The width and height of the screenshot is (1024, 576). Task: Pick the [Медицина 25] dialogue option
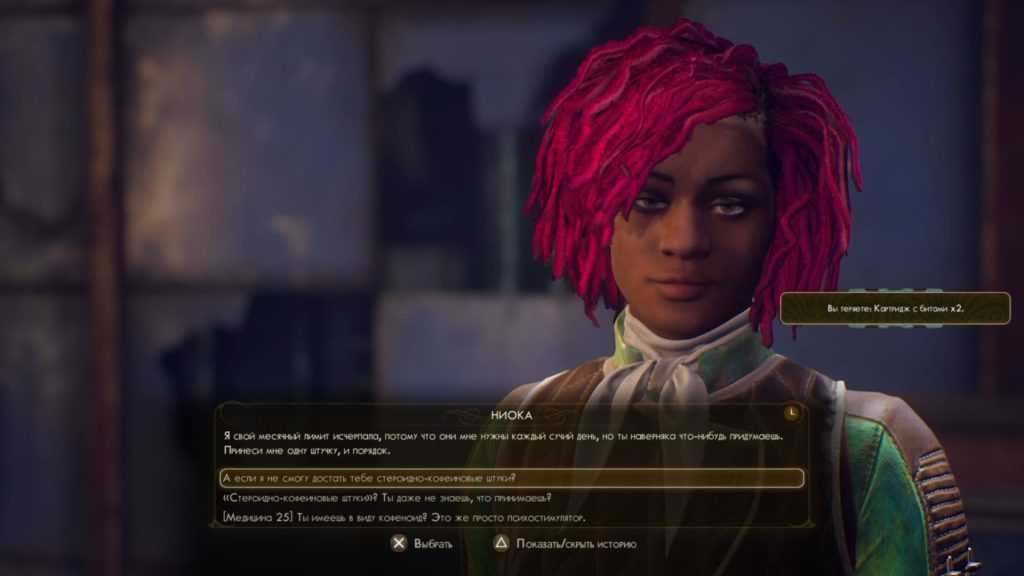click(402, 517)
